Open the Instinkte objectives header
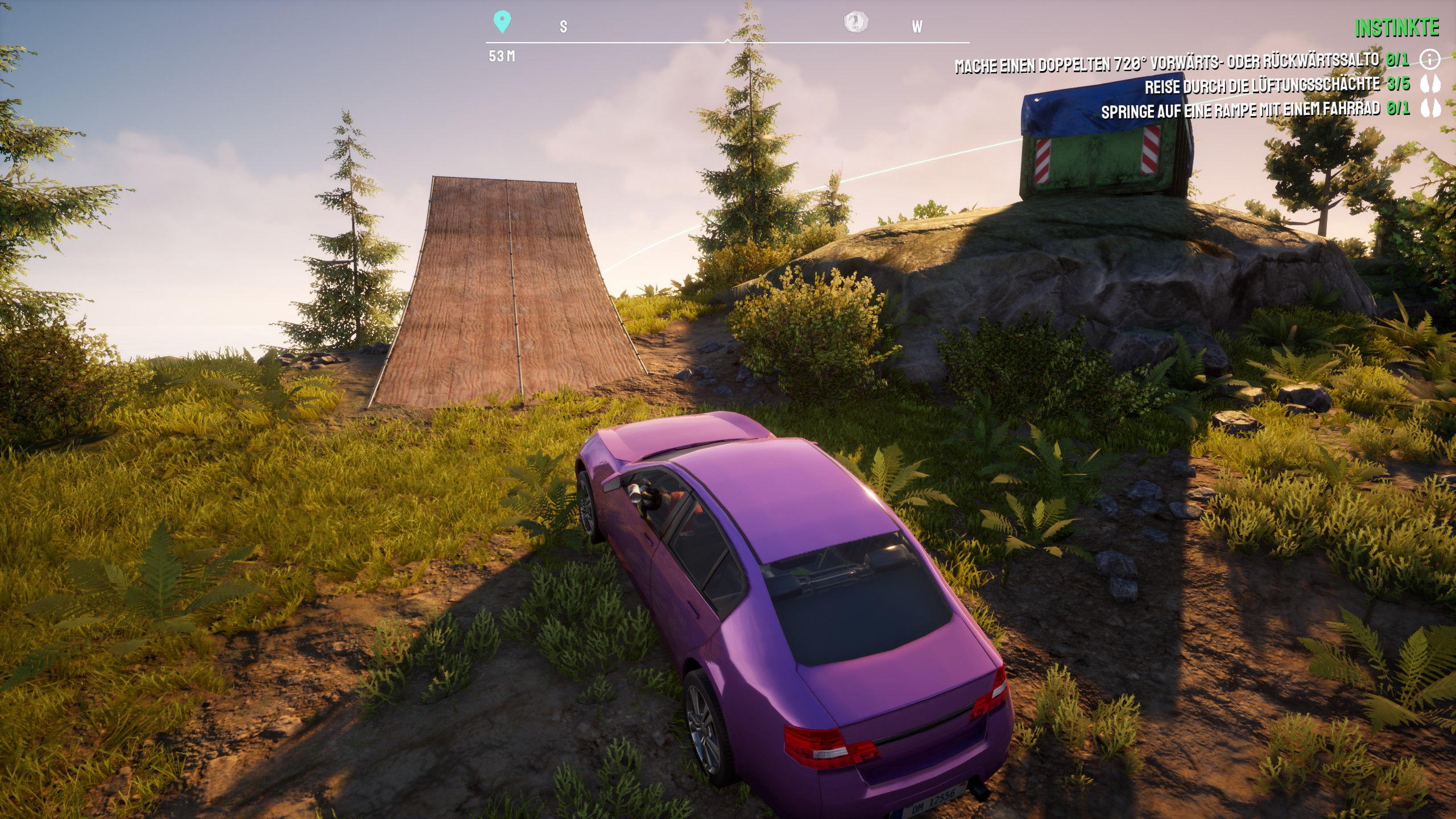The height and width of the screenshot is (819, 1456). [1397, 28]
